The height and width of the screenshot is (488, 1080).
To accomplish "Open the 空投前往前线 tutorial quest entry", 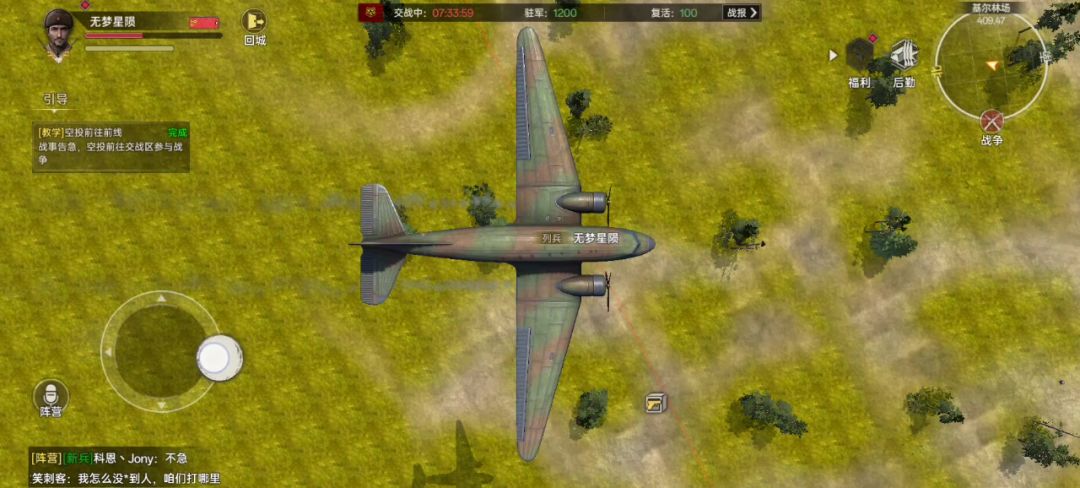I will pyautogui.click(x=110, y=146).
